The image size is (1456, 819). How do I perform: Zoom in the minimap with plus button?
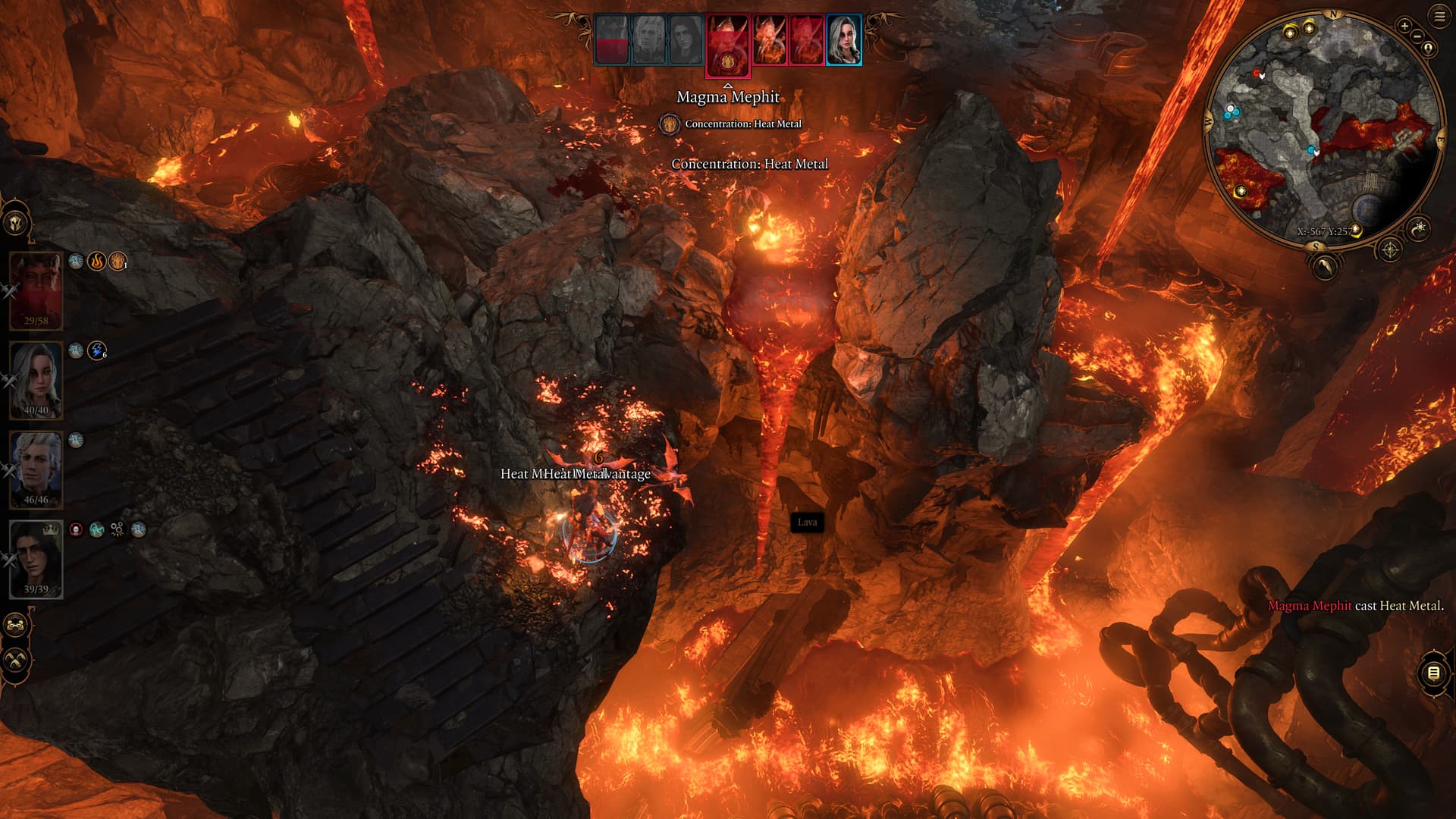pyautogui.click(x=1404, y=26)
